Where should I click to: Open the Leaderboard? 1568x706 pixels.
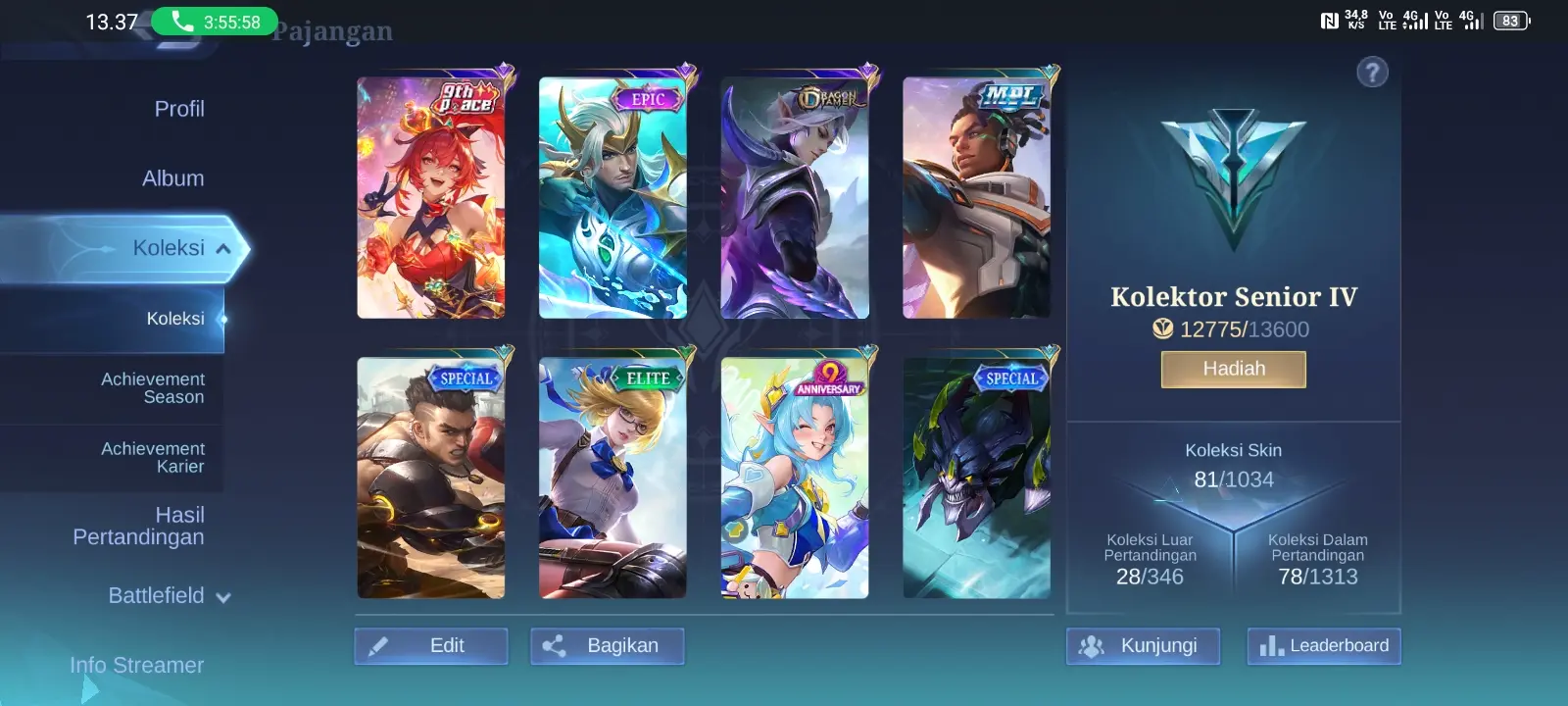tap(1324, 646)
